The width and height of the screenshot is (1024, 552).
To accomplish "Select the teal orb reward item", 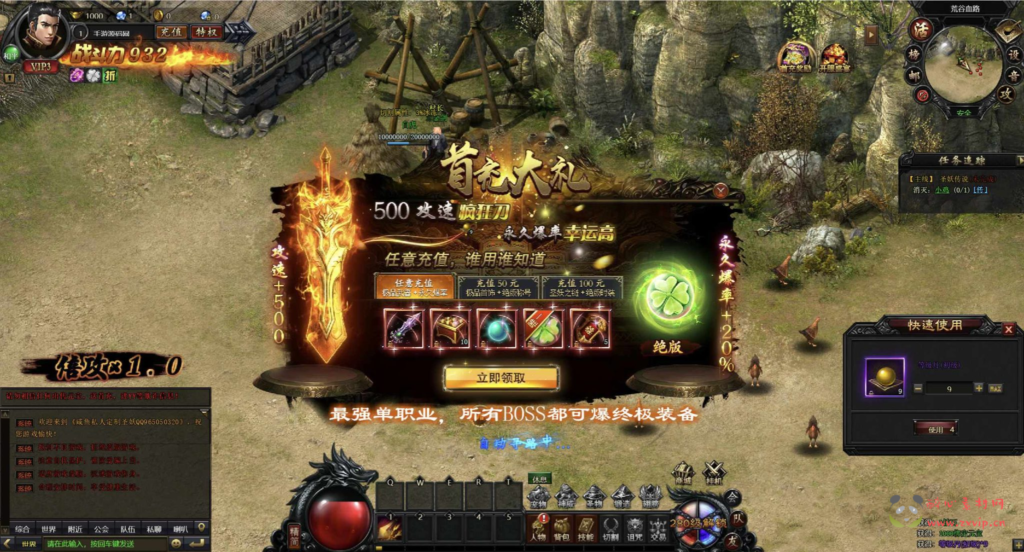I will tap(495, 328).
